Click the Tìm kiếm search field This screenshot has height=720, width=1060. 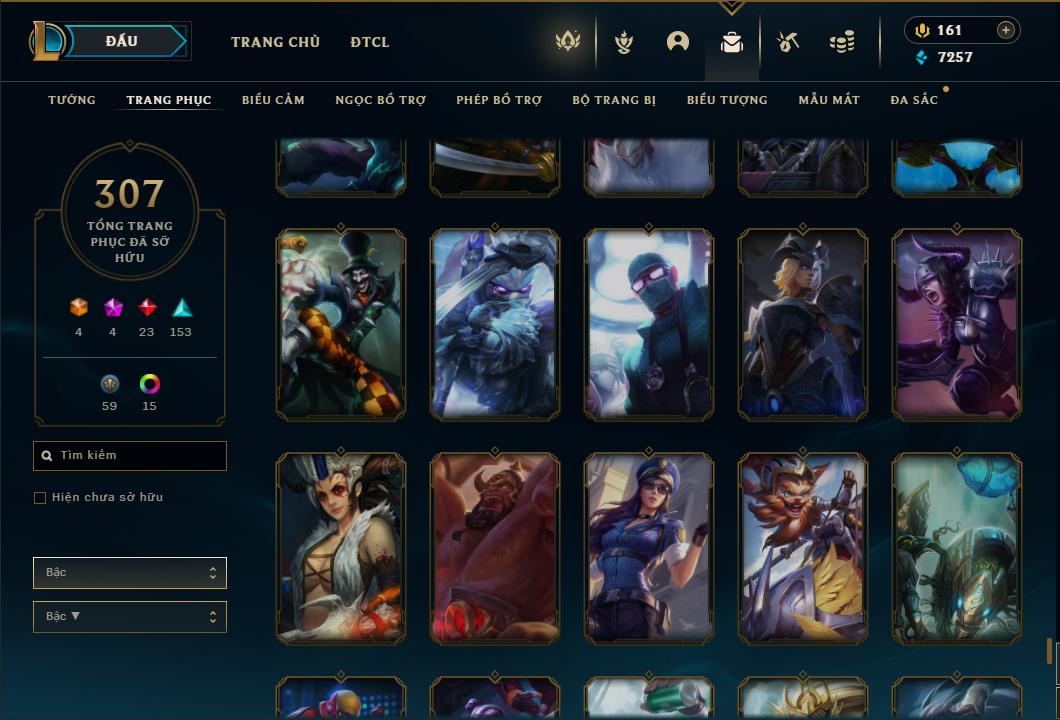[130, 456]
